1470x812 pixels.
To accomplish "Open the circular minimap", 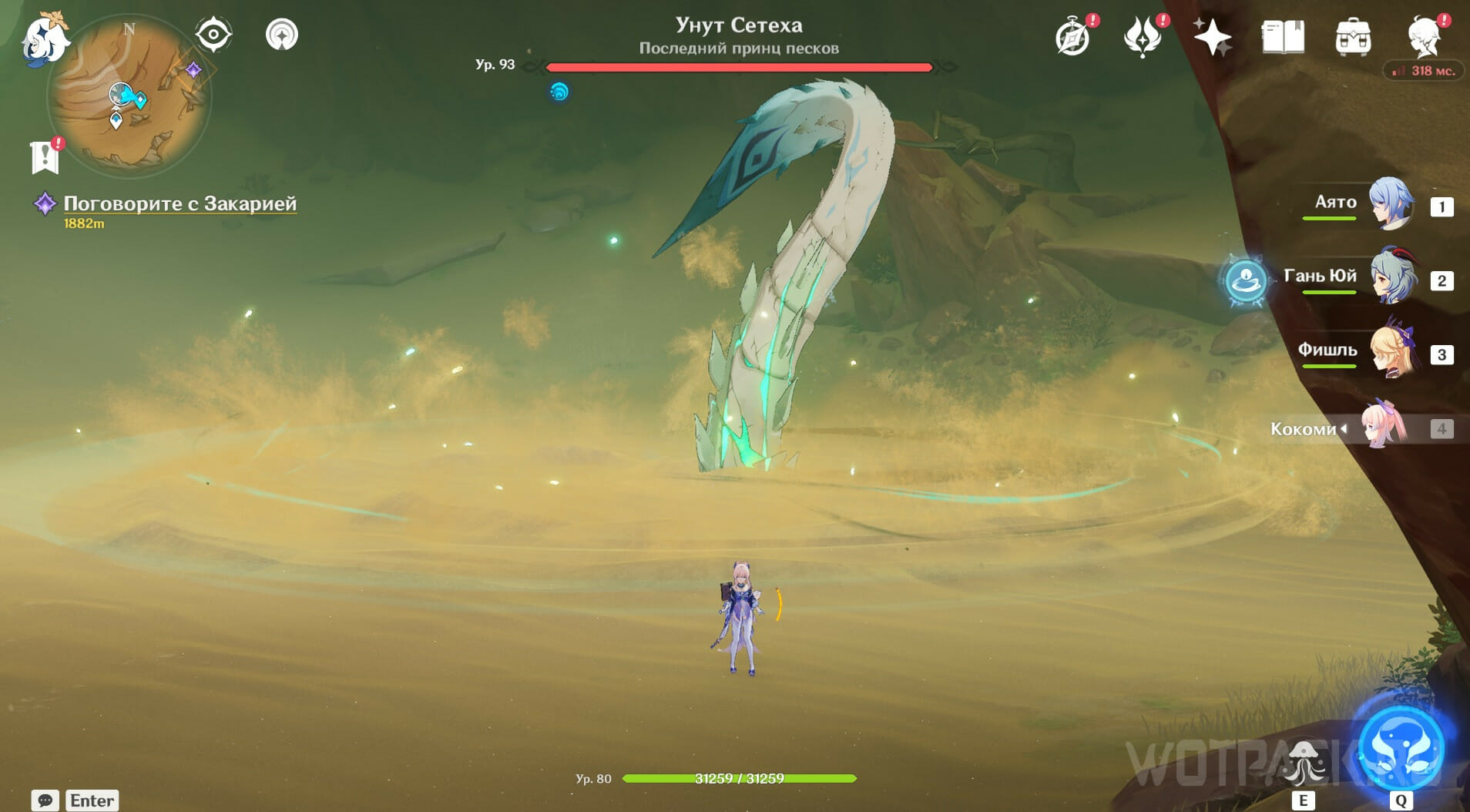I will [129, 96].
